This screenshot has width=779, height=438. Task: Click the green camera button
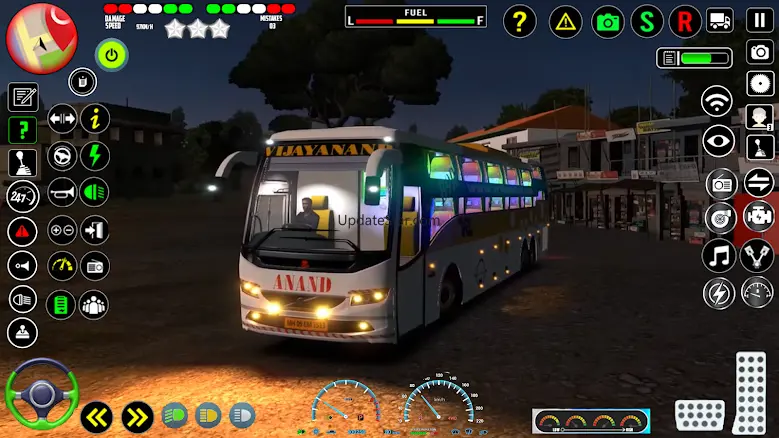coord(607,21)
